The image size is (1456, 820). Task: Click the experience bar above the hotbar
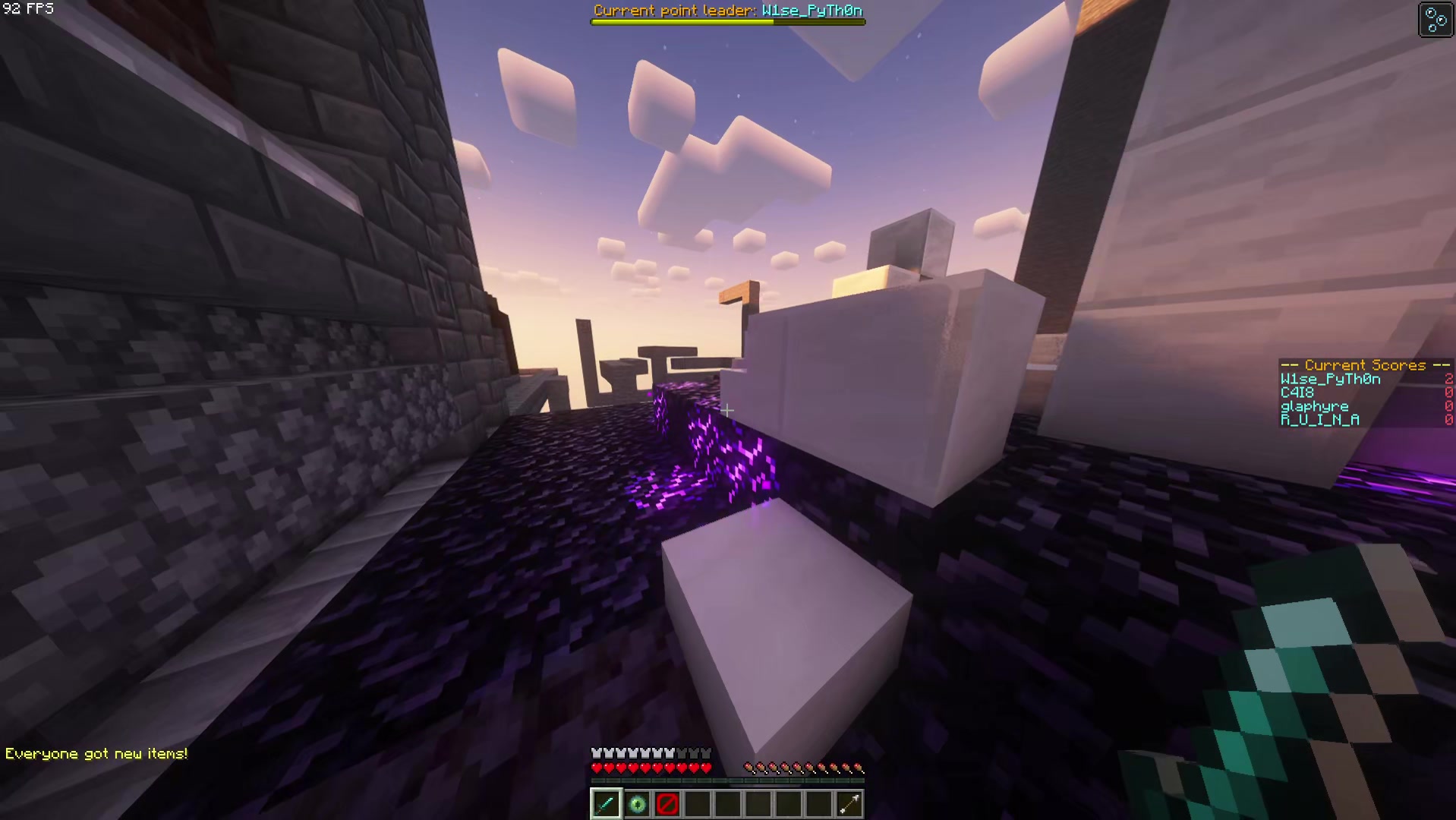[x=727, y=781]
